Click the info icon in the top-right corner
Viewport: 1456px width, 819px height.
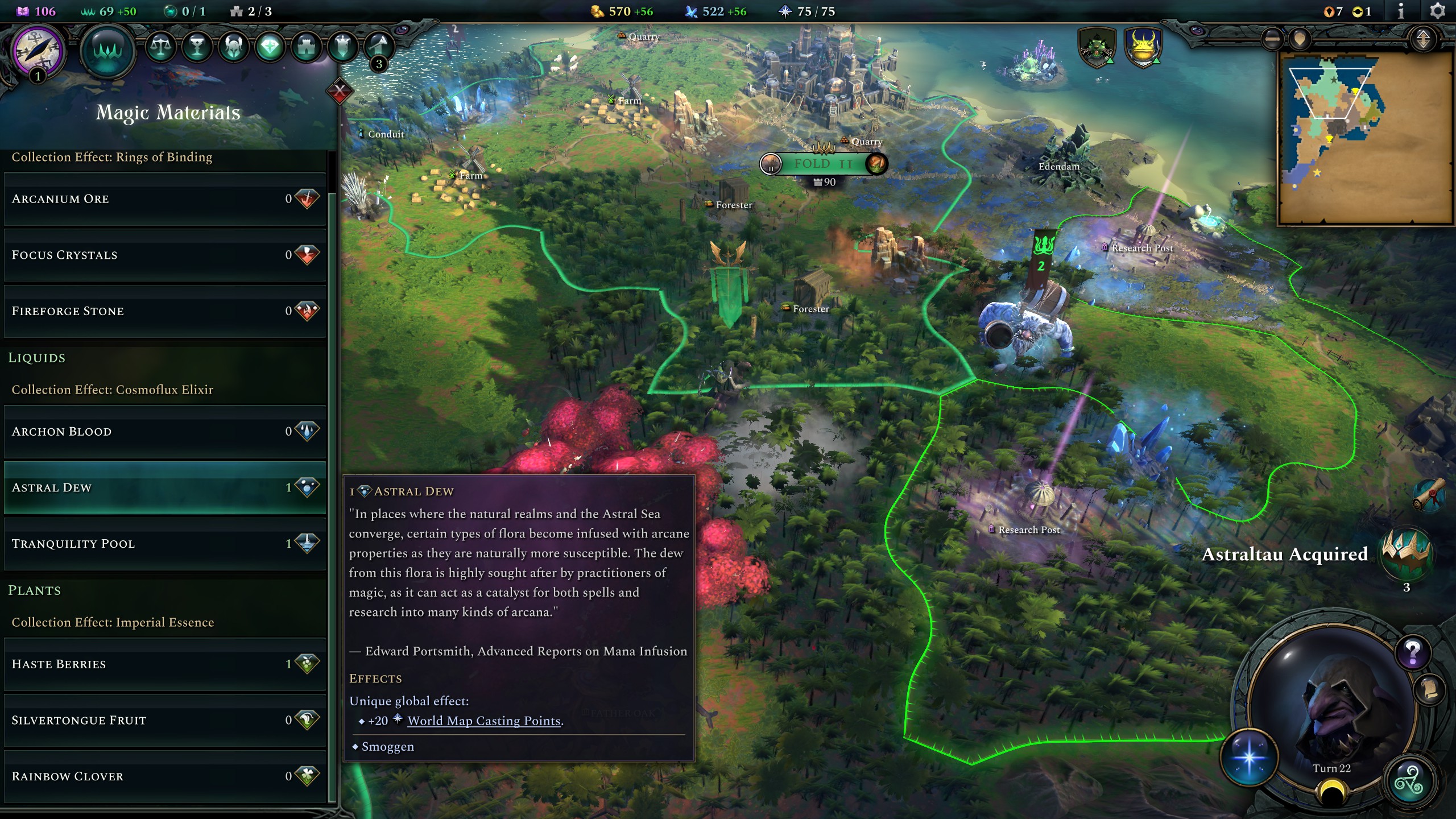point(1402,11)
